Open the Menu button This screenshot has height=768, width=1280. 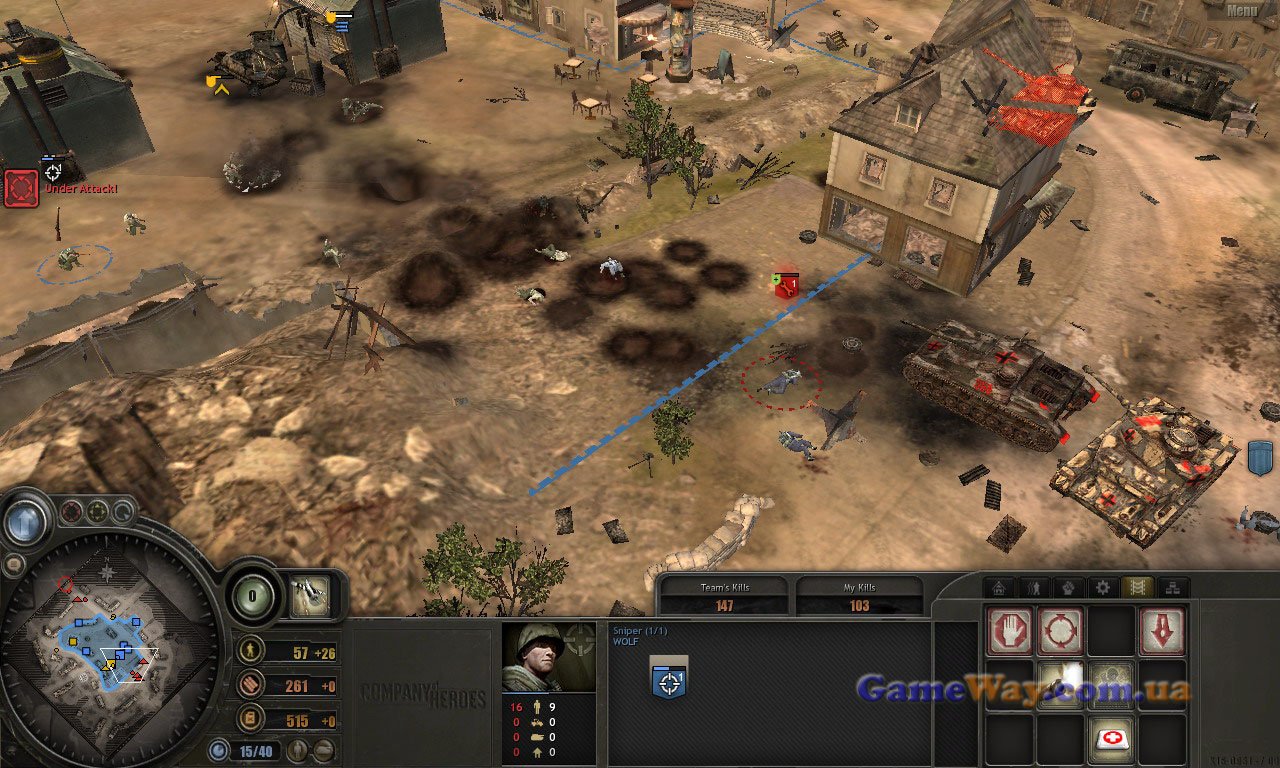pos(1241,11)
